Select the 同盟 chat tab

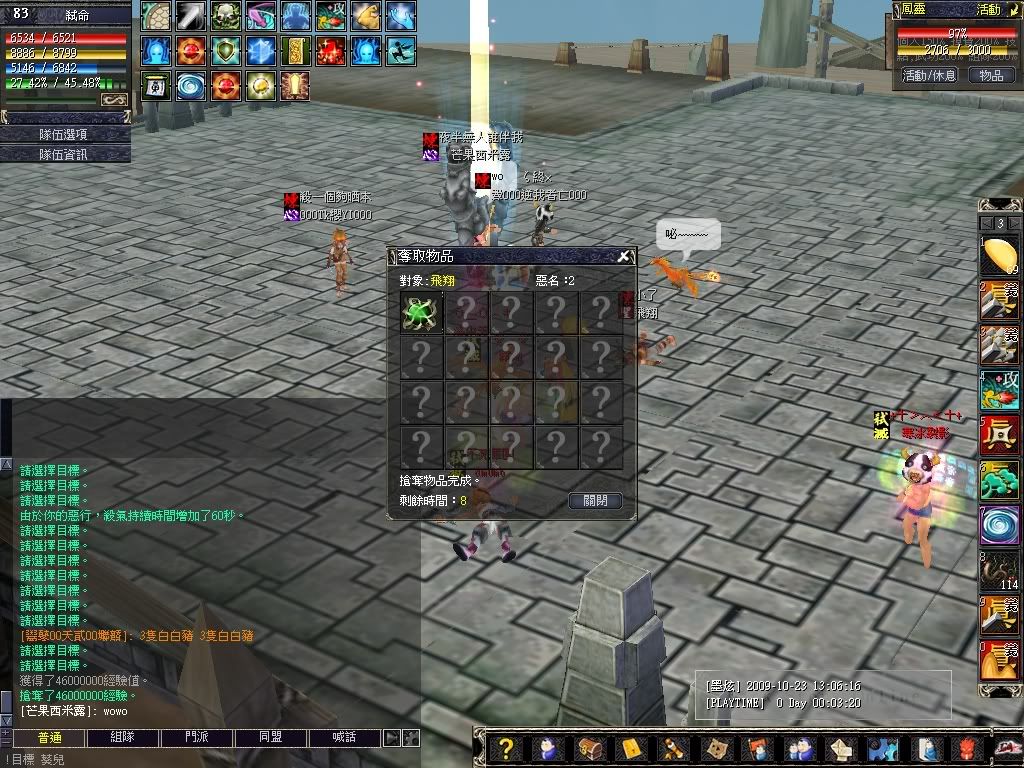click(x=271, y=737)
